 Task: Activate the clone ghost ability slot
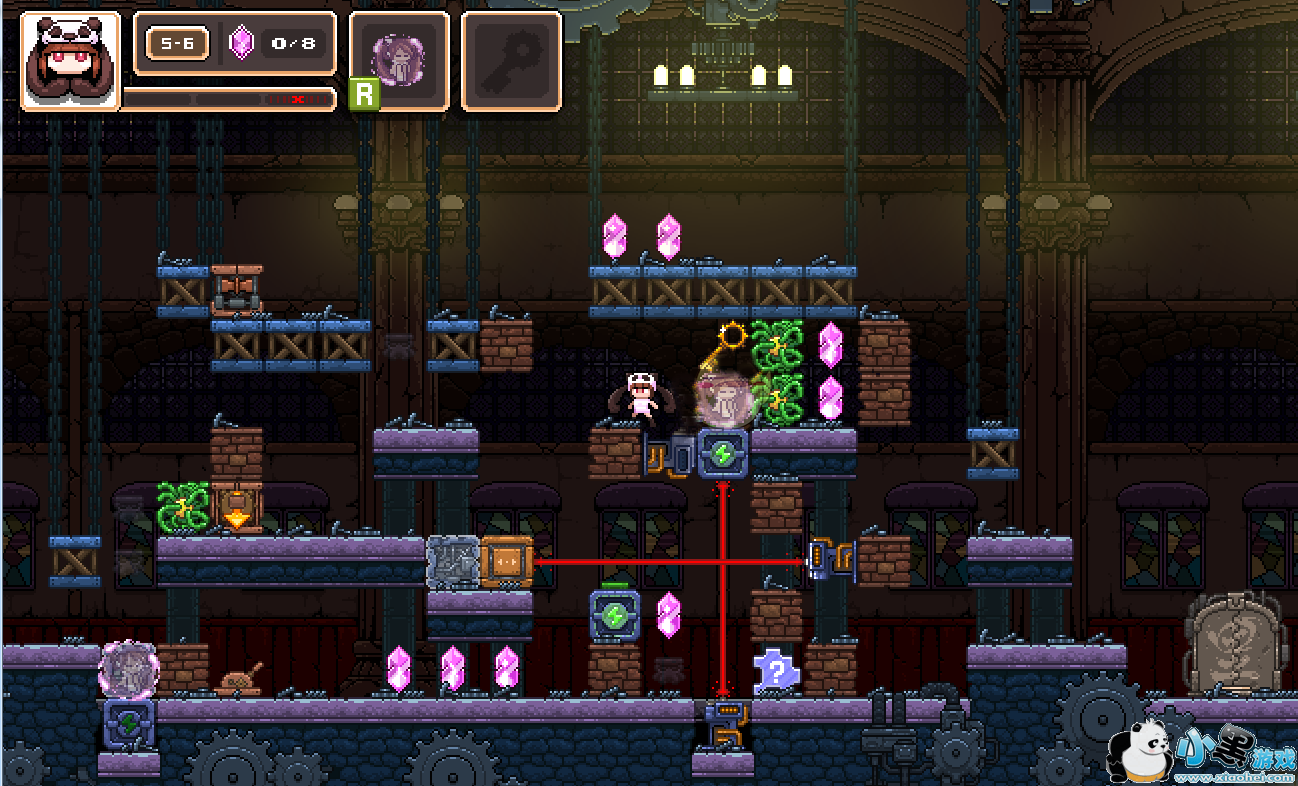pos(399,60)
